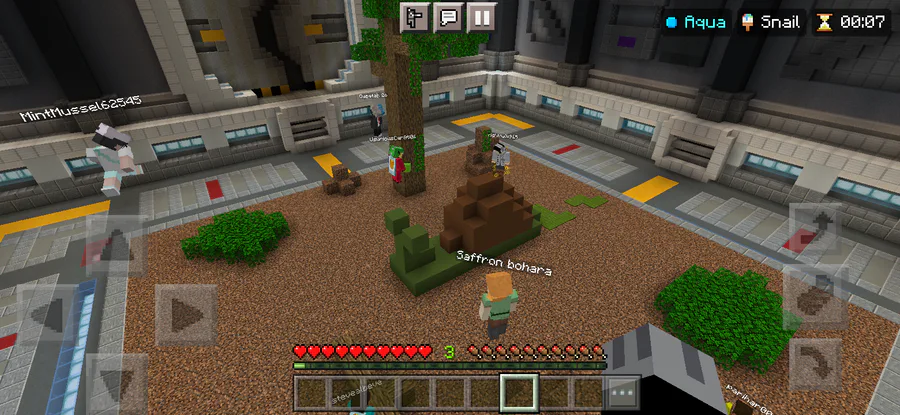This screenshot has height=415, width=900.
Task: Pause the game with the pause button
Action: pos(483,17)
